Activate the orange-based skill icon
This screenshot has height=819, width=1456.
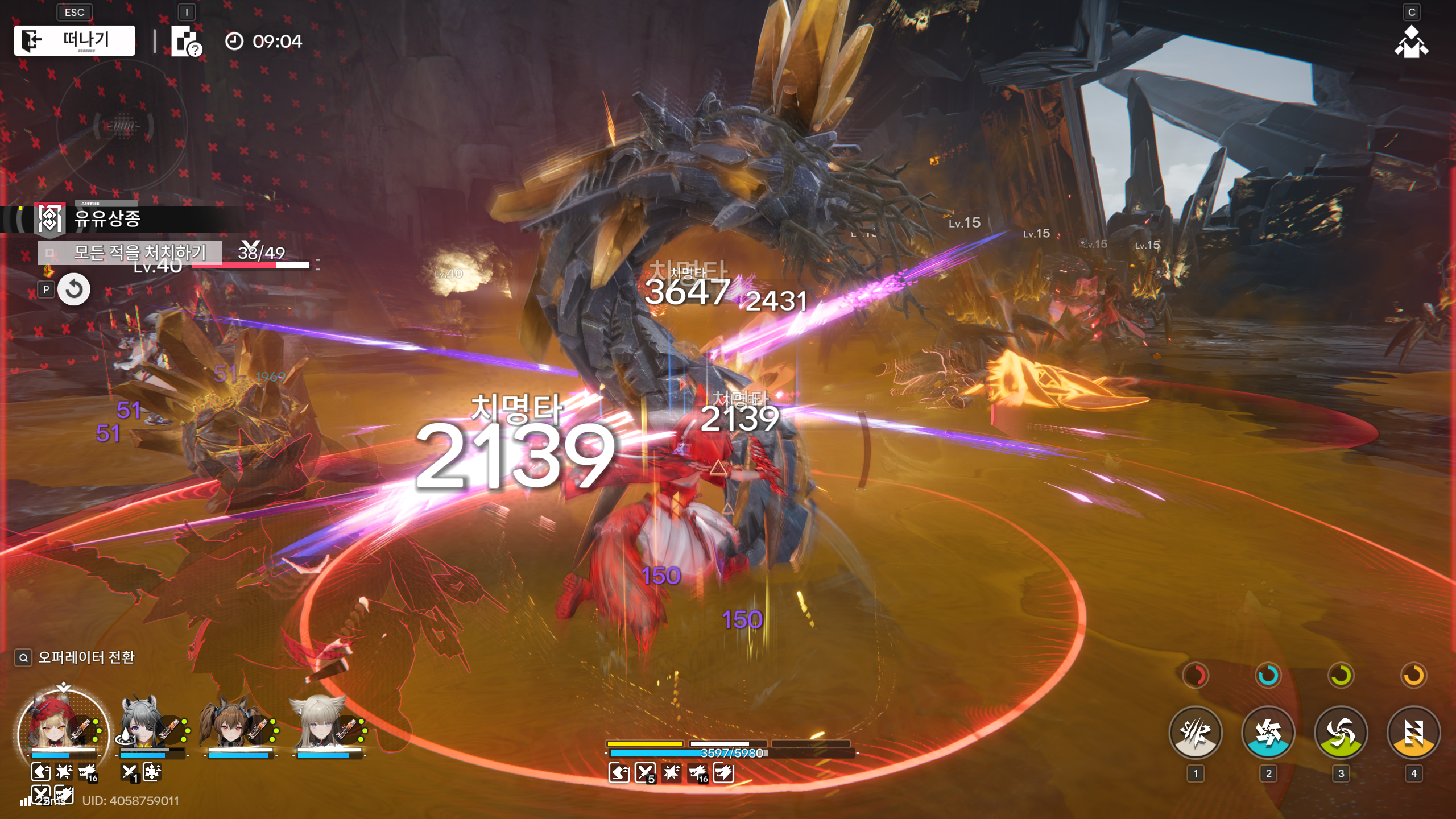1413,733
